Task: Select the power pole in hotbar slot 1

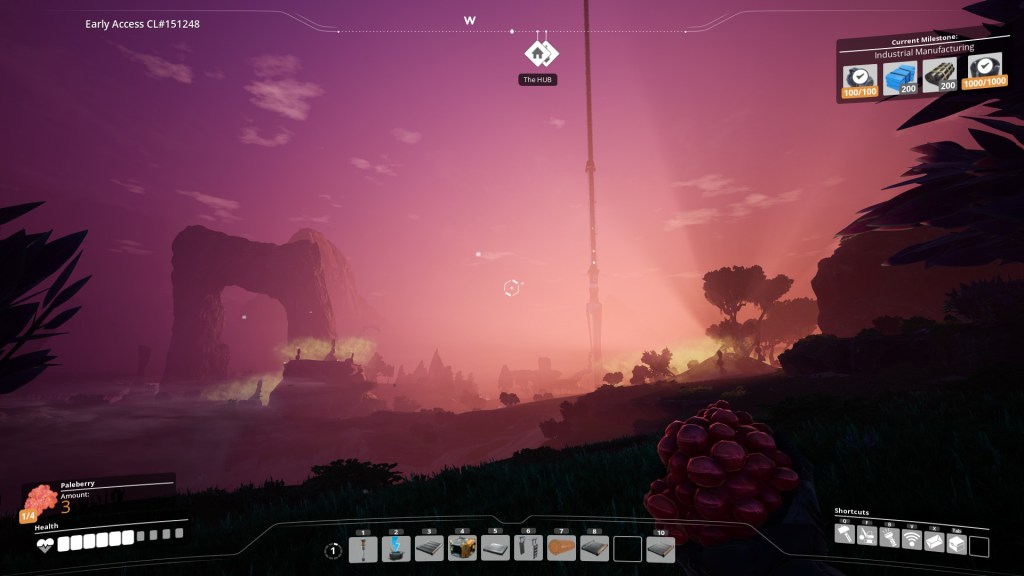Action: [x=363, y=548]
